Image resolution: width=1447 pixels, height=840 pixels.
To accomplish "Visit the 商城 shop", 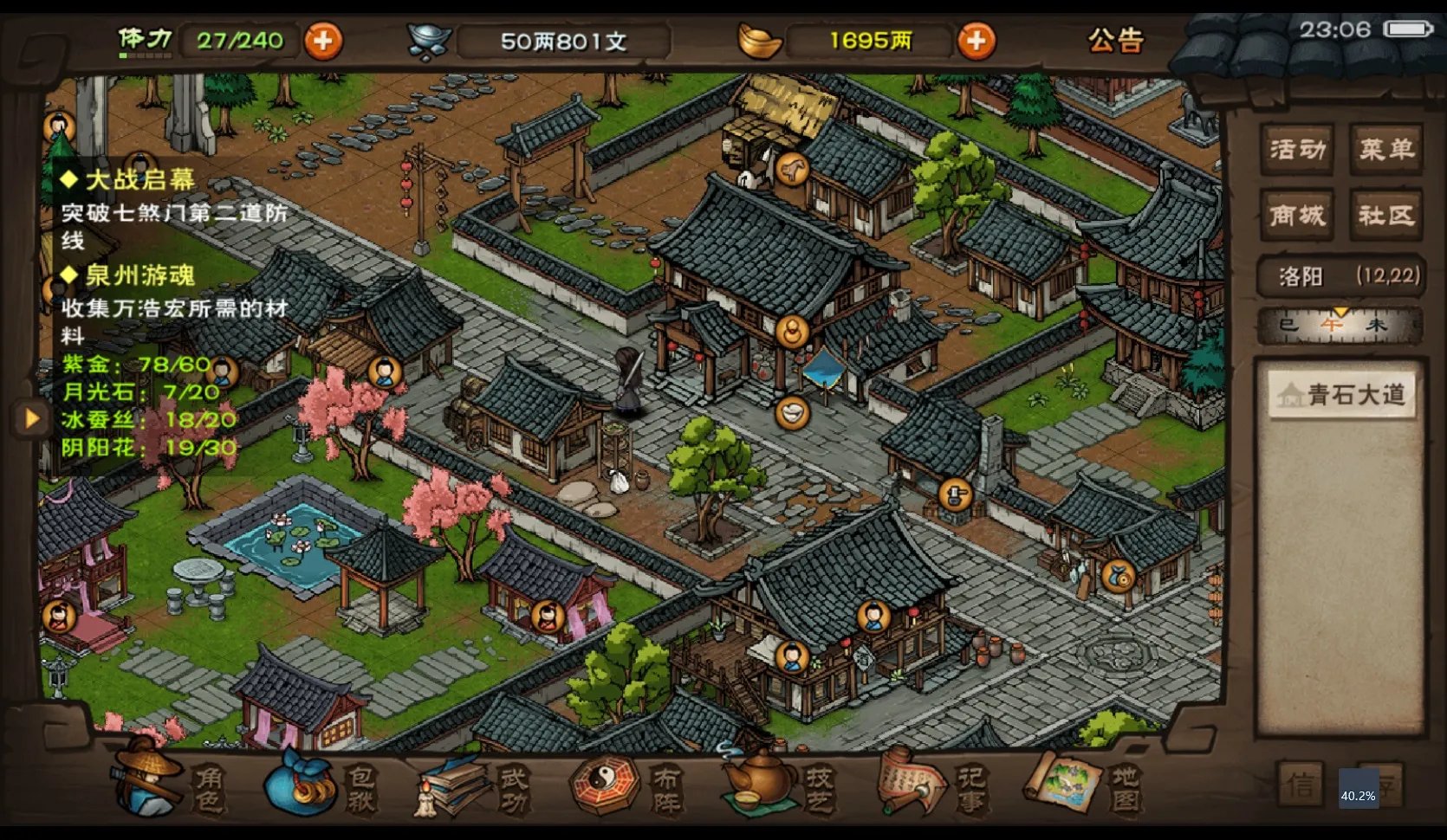I will click(x=1297, y=215).
